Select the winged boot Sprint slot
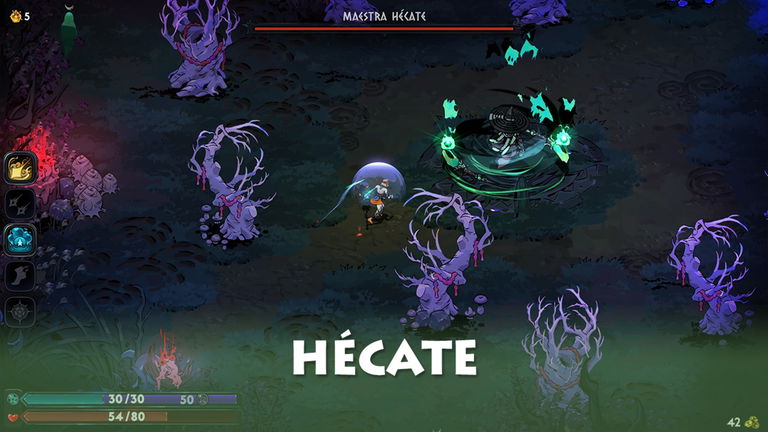 (21, 275)
